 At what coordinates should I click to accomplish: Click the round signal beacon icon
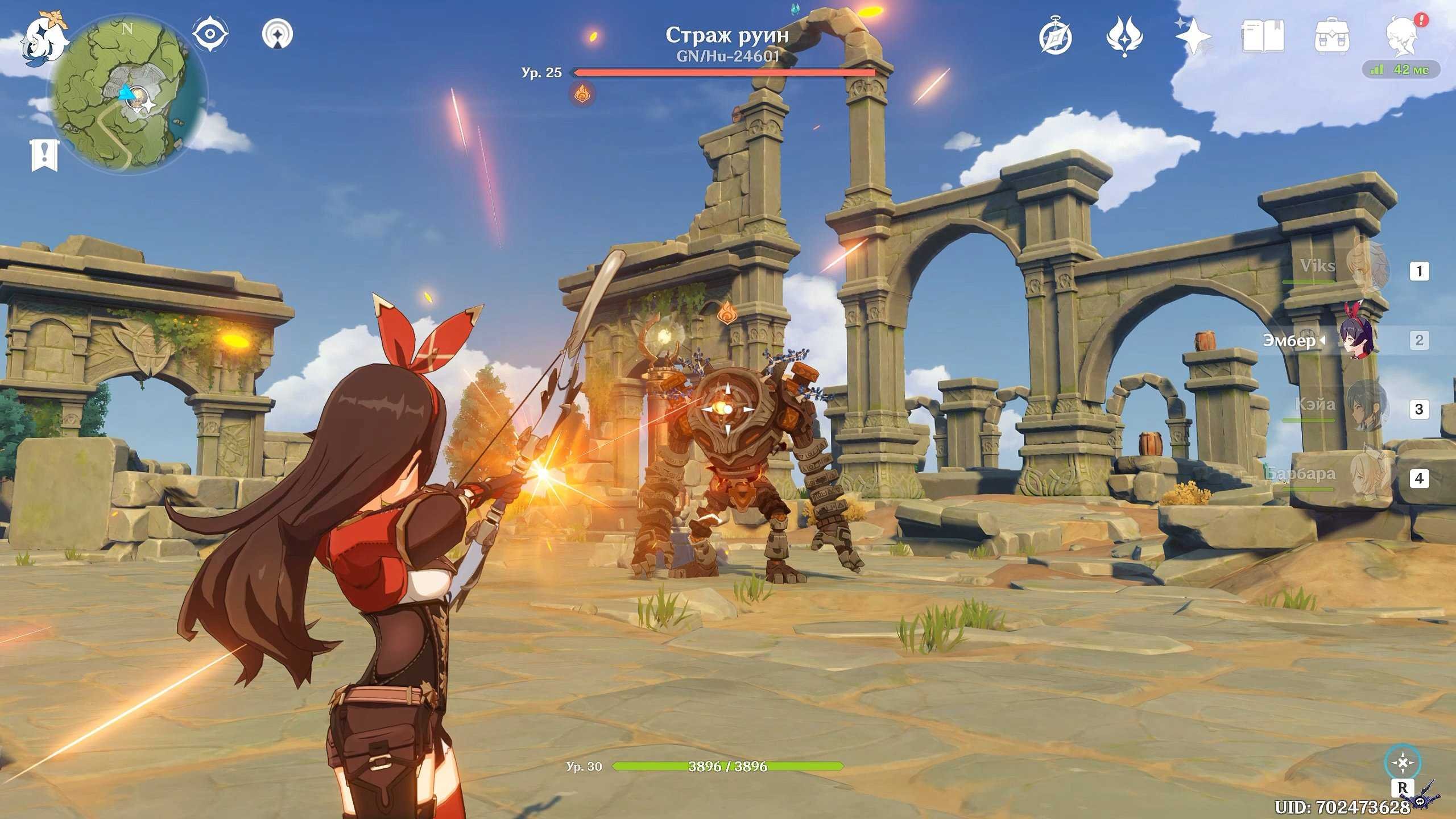click(x=278, y=34)
